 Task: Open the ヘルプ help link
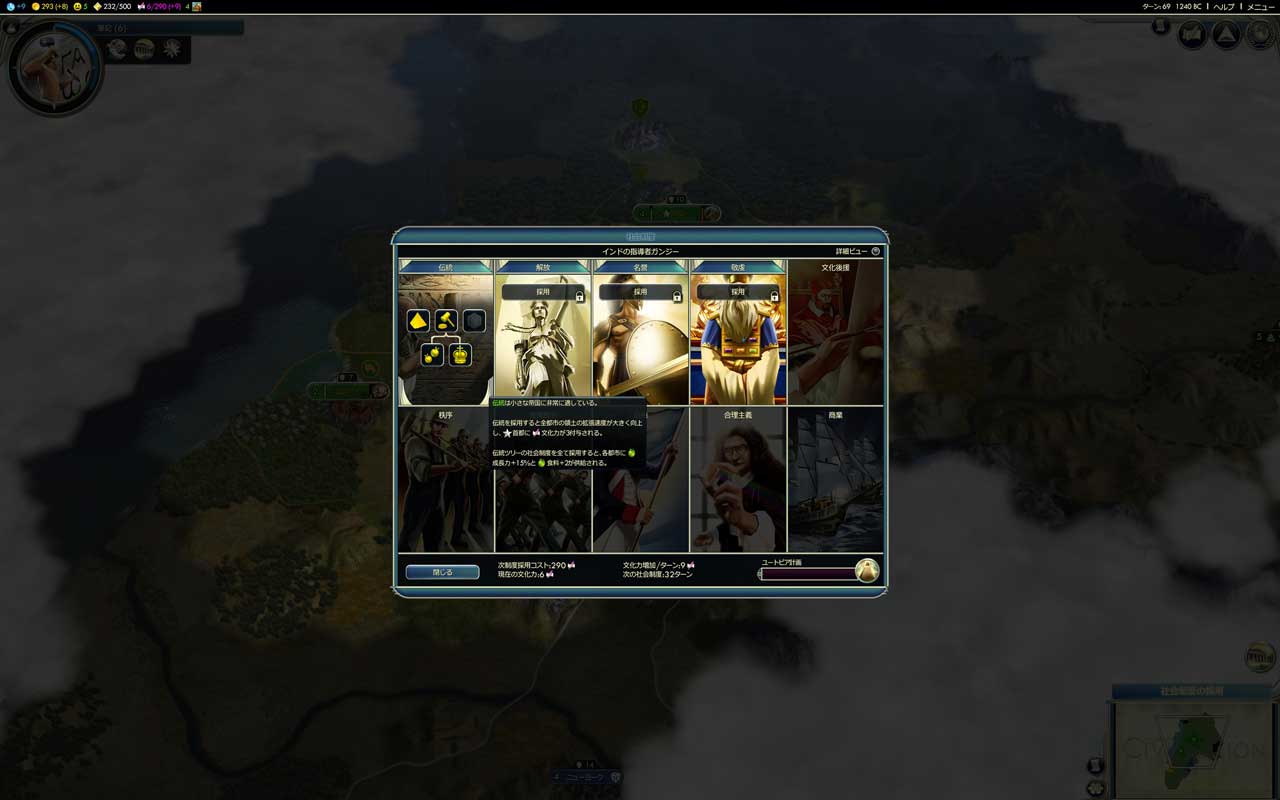click(x=1224, y=6)
